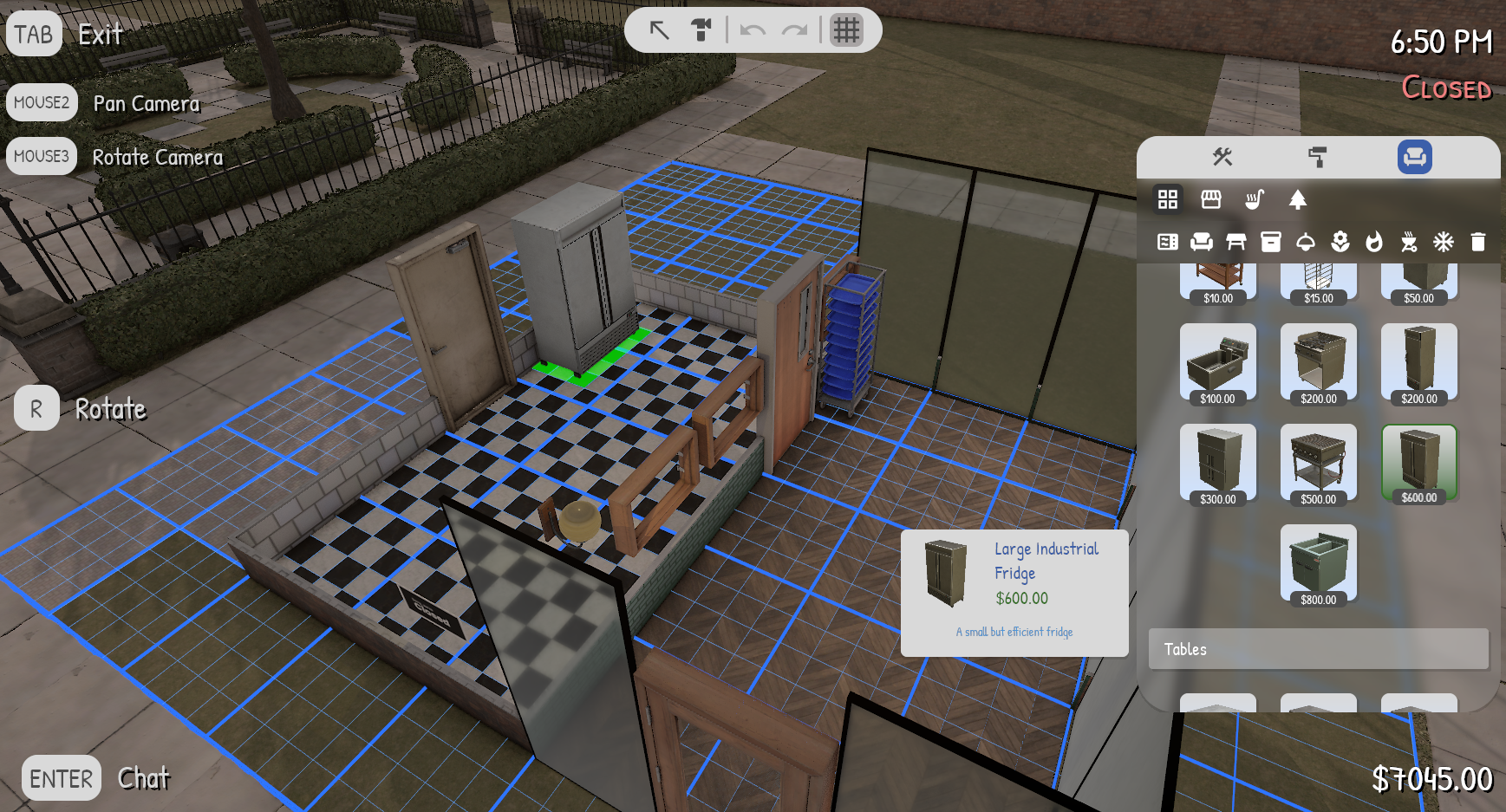Choose the hammer build tool
Image resolution: width=1506 pixels, height=812 pixels.
coord(701,30)
